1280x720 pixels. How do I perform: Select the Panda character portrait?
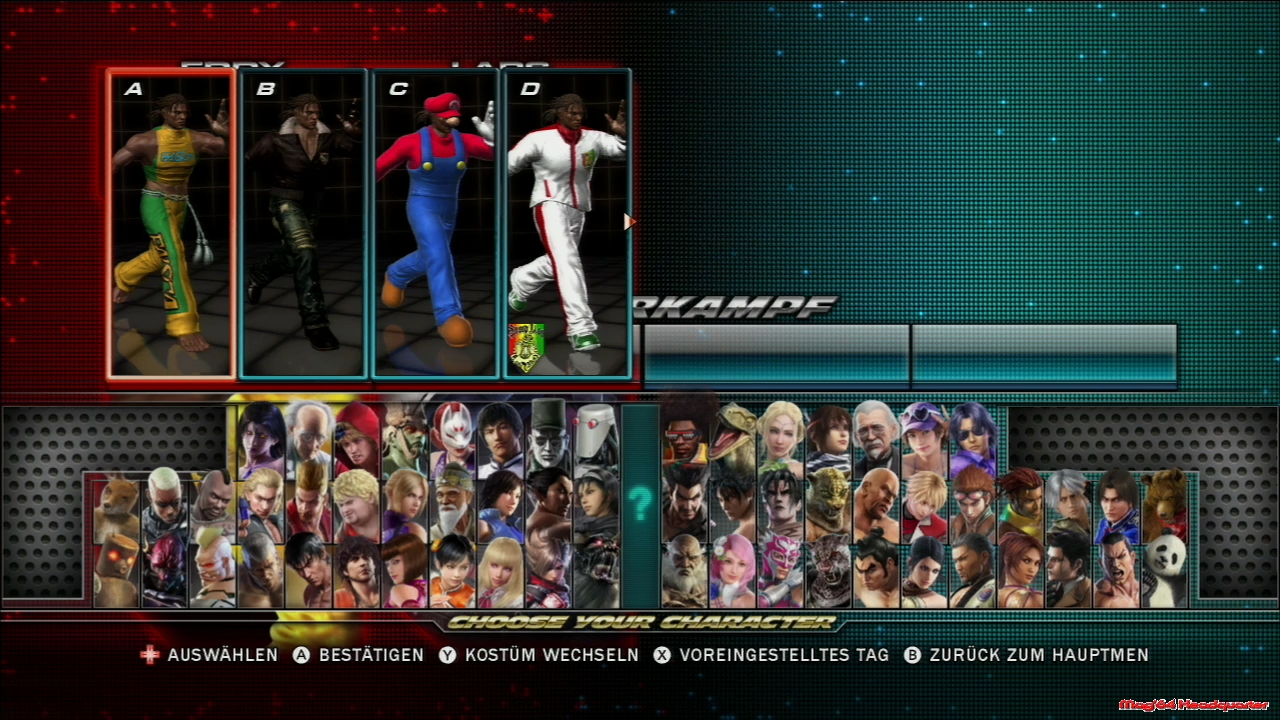1165,571
